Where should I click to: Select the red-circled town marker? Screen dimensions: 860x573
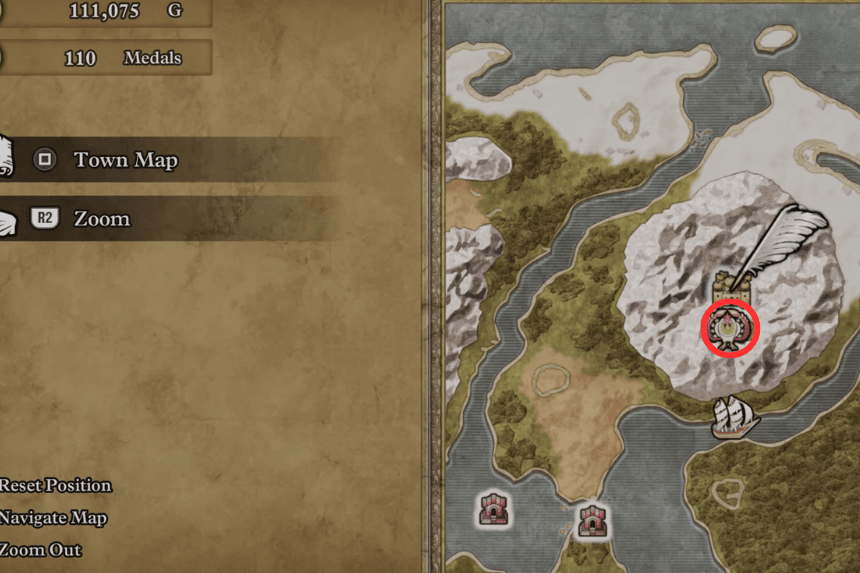pyautogui.click(x=730, y=328)
